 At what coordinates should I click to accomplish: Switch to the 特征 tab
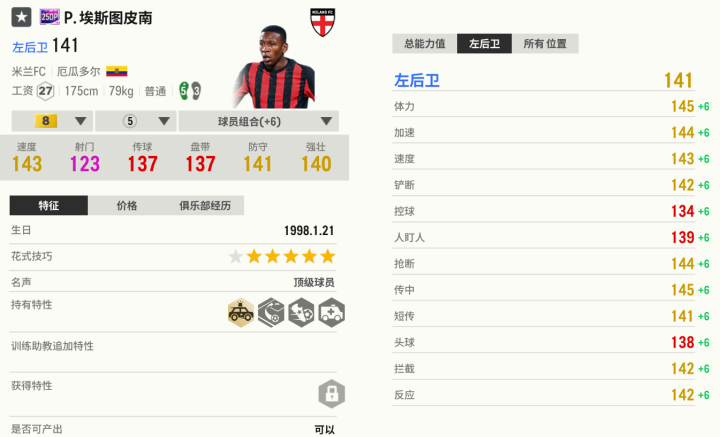pos(49,206)
